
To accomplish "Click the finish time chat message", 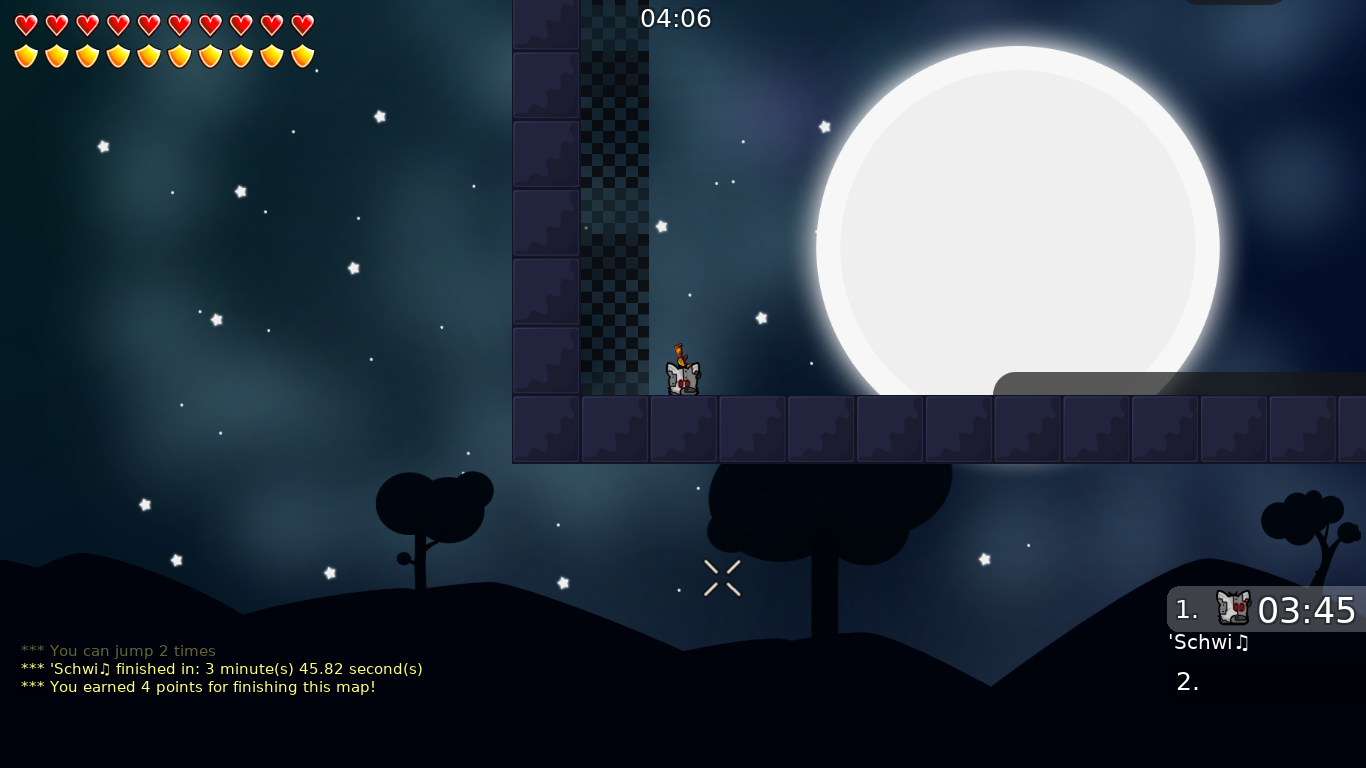I will [221, 669].
